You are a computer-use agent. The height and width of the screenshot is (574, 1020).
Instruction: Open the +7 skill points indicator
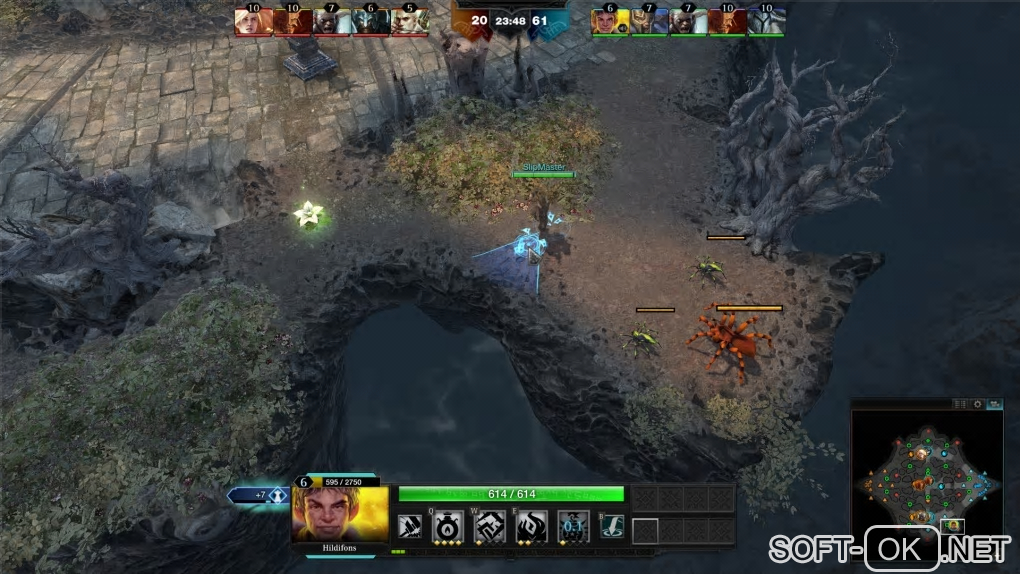click(258, 495)
